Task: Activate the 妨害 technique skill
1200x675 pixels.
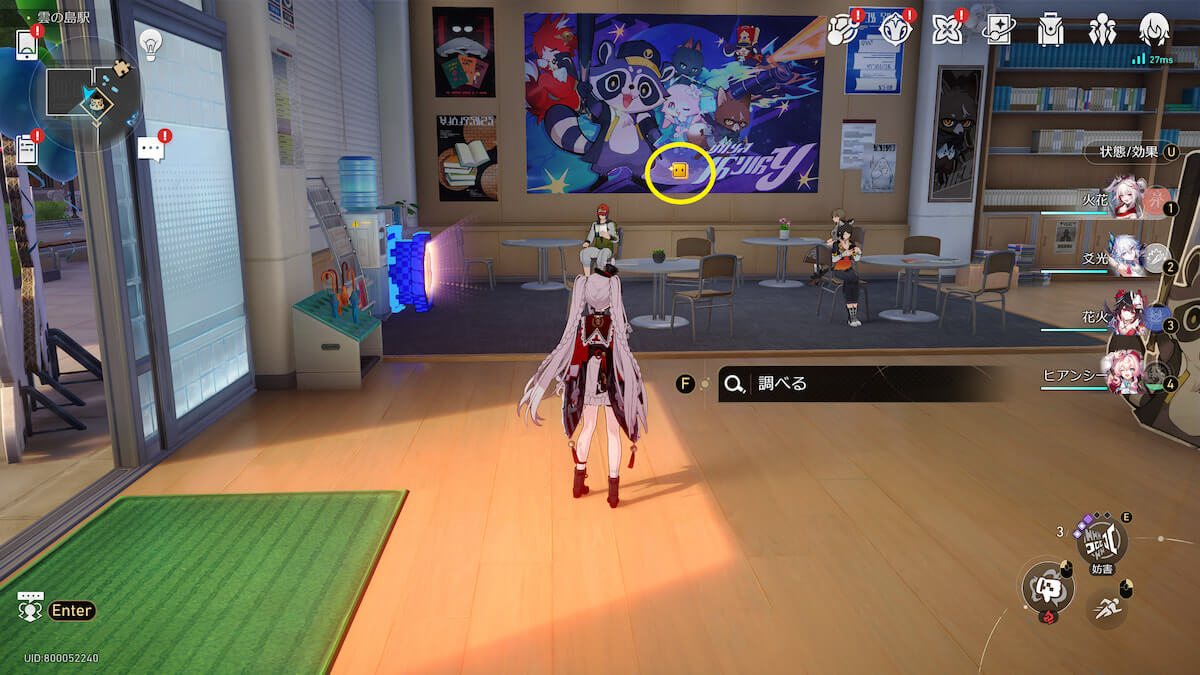Action: coord(1101,541)
